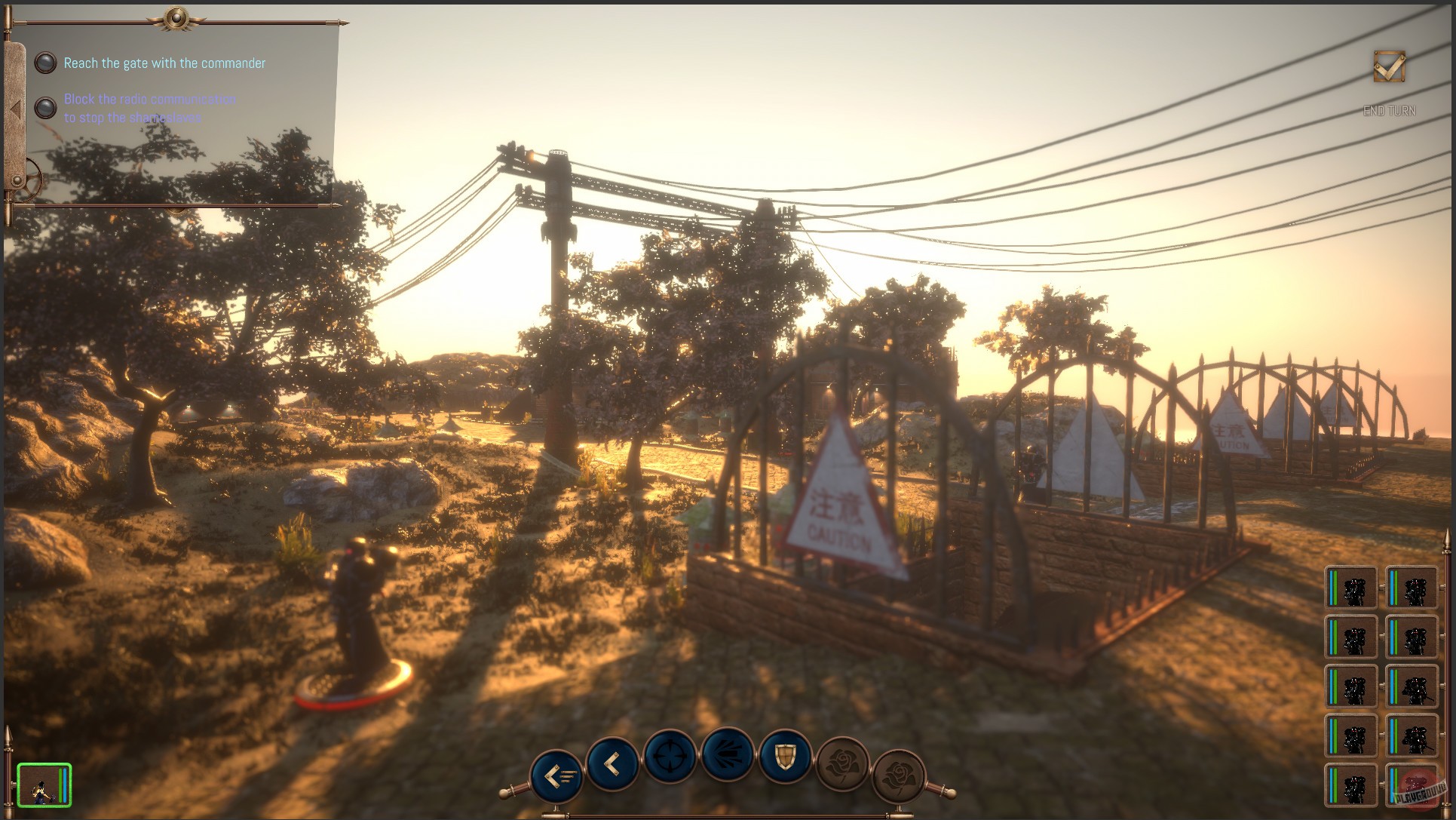The height and width of the screenshot is (820, 1456).
Task: Select the previous-unit double chevron icon
Action: [x=558, y=775]
